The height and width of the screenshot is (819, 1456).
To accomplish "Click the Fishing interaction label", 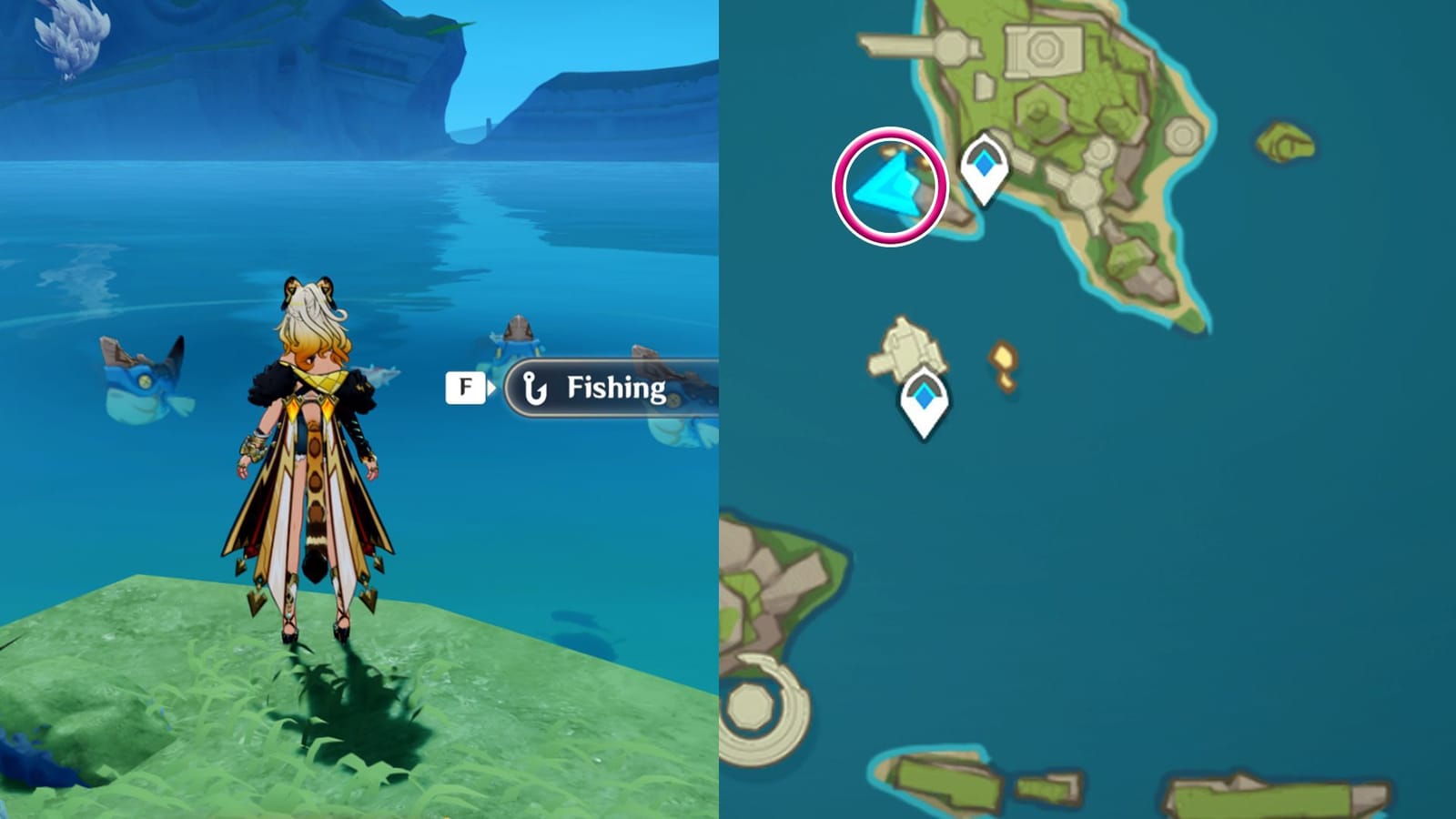I will click(615, 387).
